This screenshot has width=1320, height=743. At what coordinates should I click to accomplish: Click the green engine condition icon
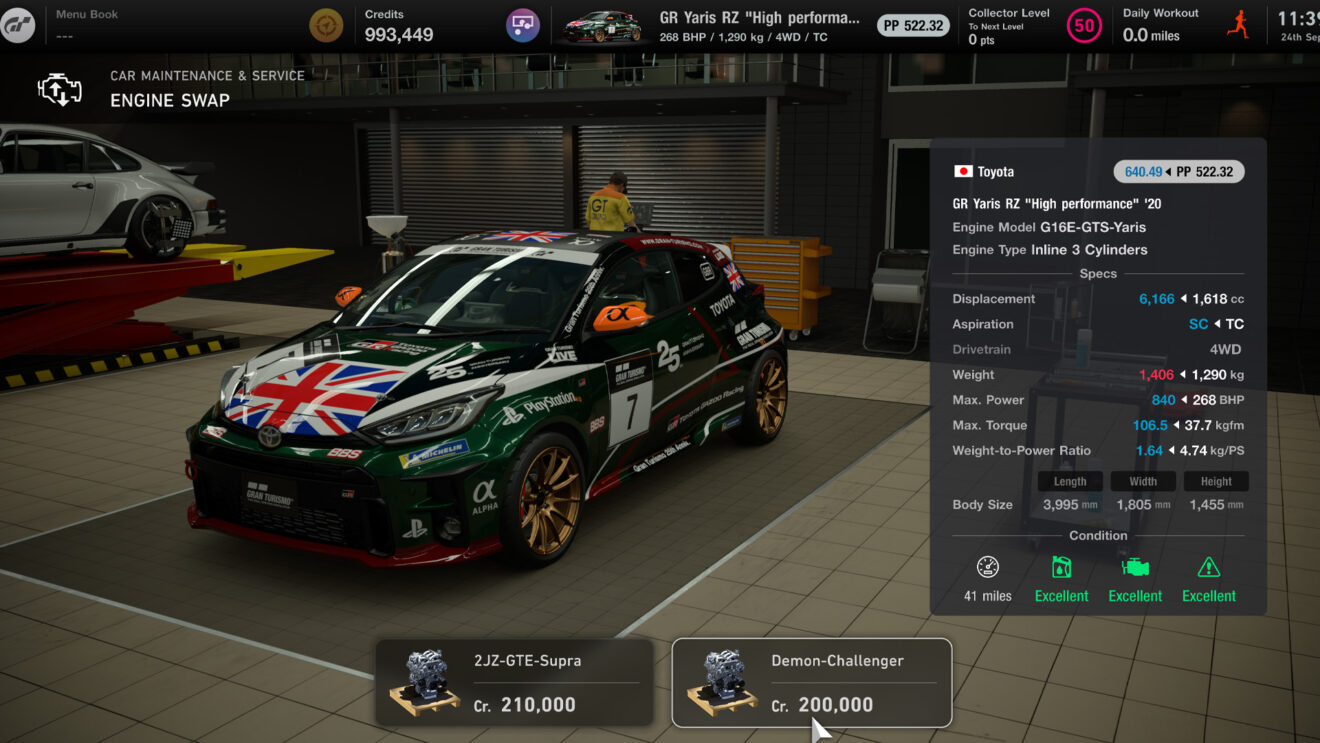pos(1135,566)
